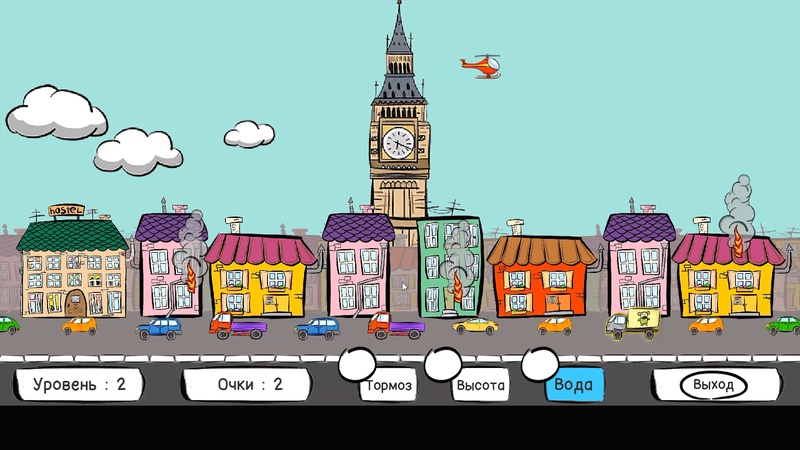This screenshot has height=450, width=800.
Task: Drop water with the Вода button
Action: (x=574, y=385)
